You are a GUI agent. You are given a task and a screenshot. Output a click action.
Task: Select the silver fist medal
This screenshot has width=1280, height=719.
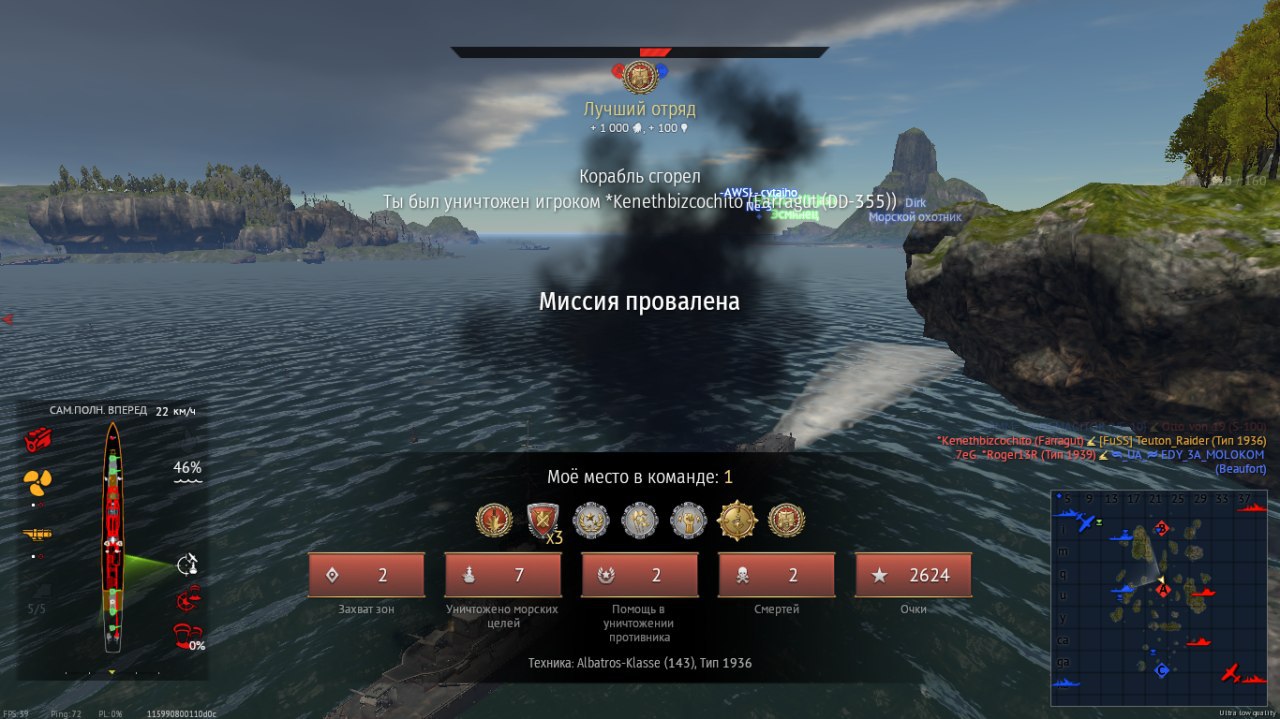688,520
